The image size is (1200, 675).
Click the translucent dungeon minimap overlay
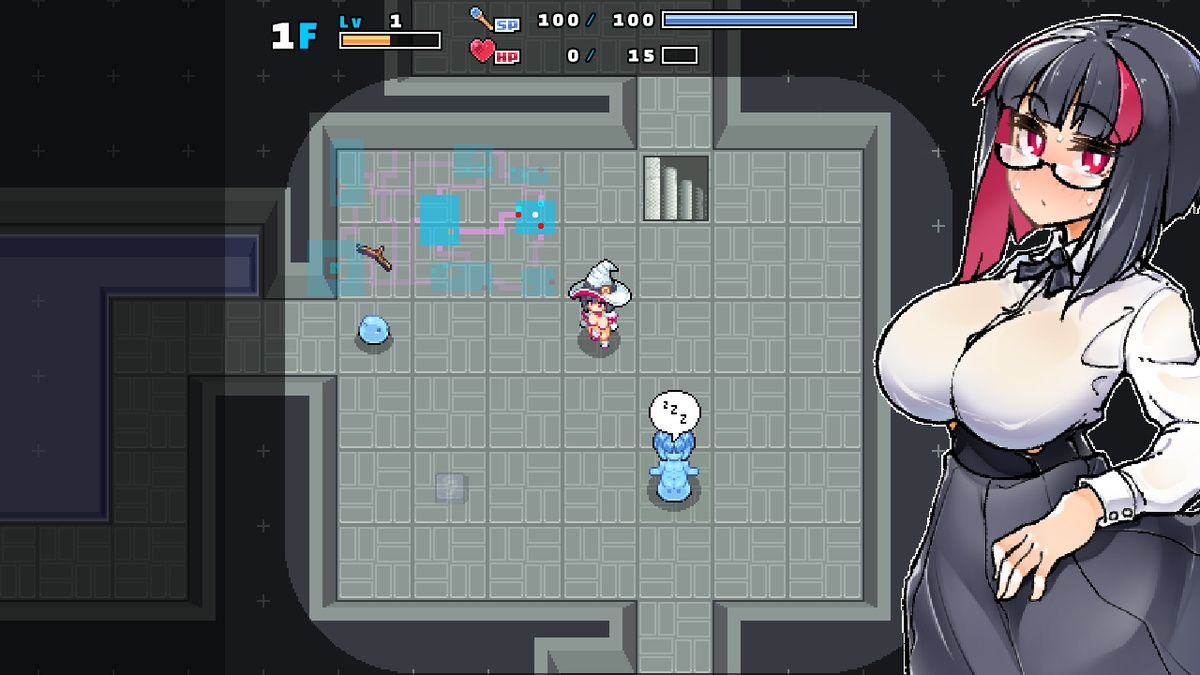[x=440, y=220]
